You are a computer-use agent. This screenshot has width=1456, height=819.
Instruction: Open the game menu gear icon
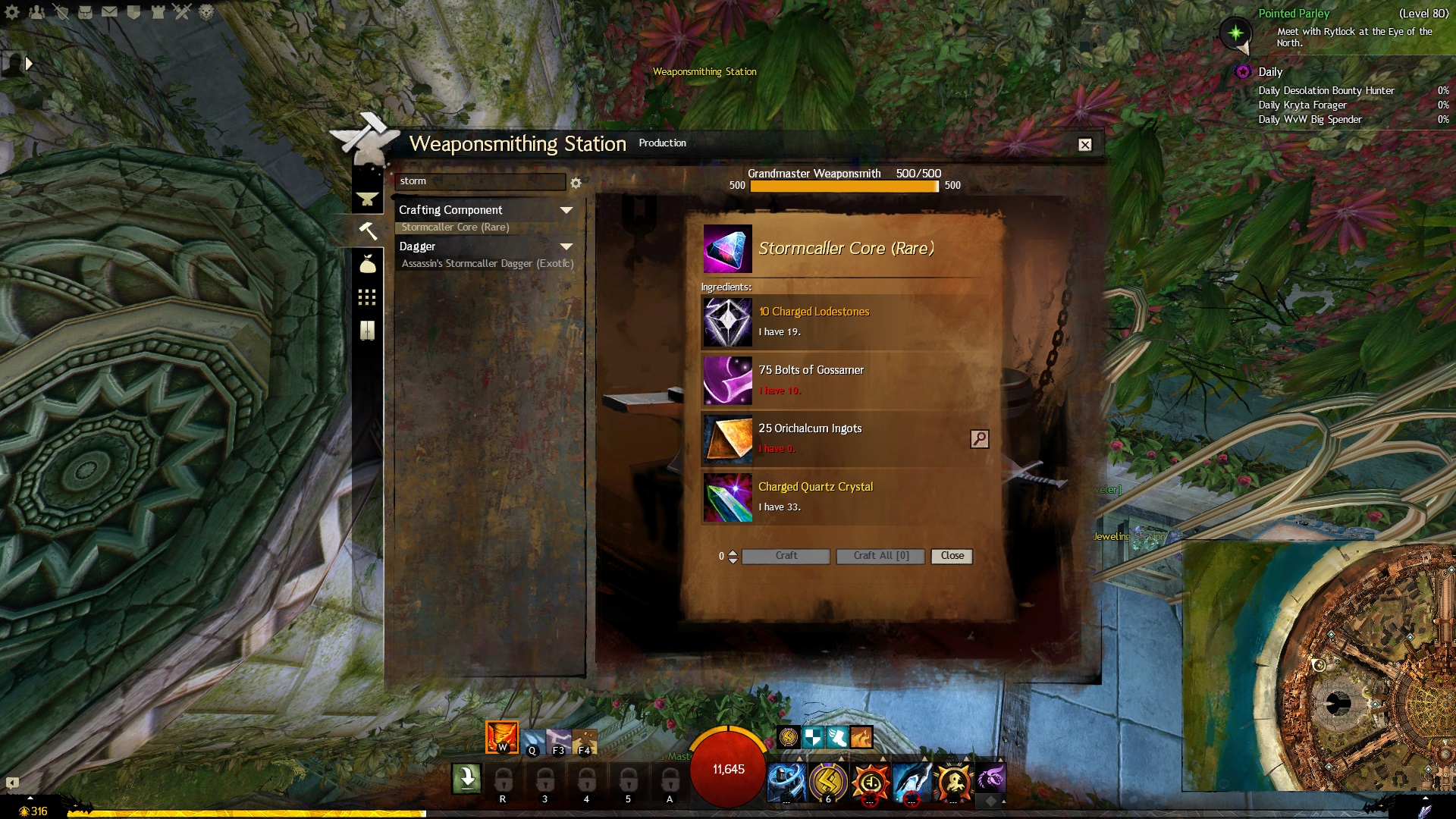(x=12, y=12)
